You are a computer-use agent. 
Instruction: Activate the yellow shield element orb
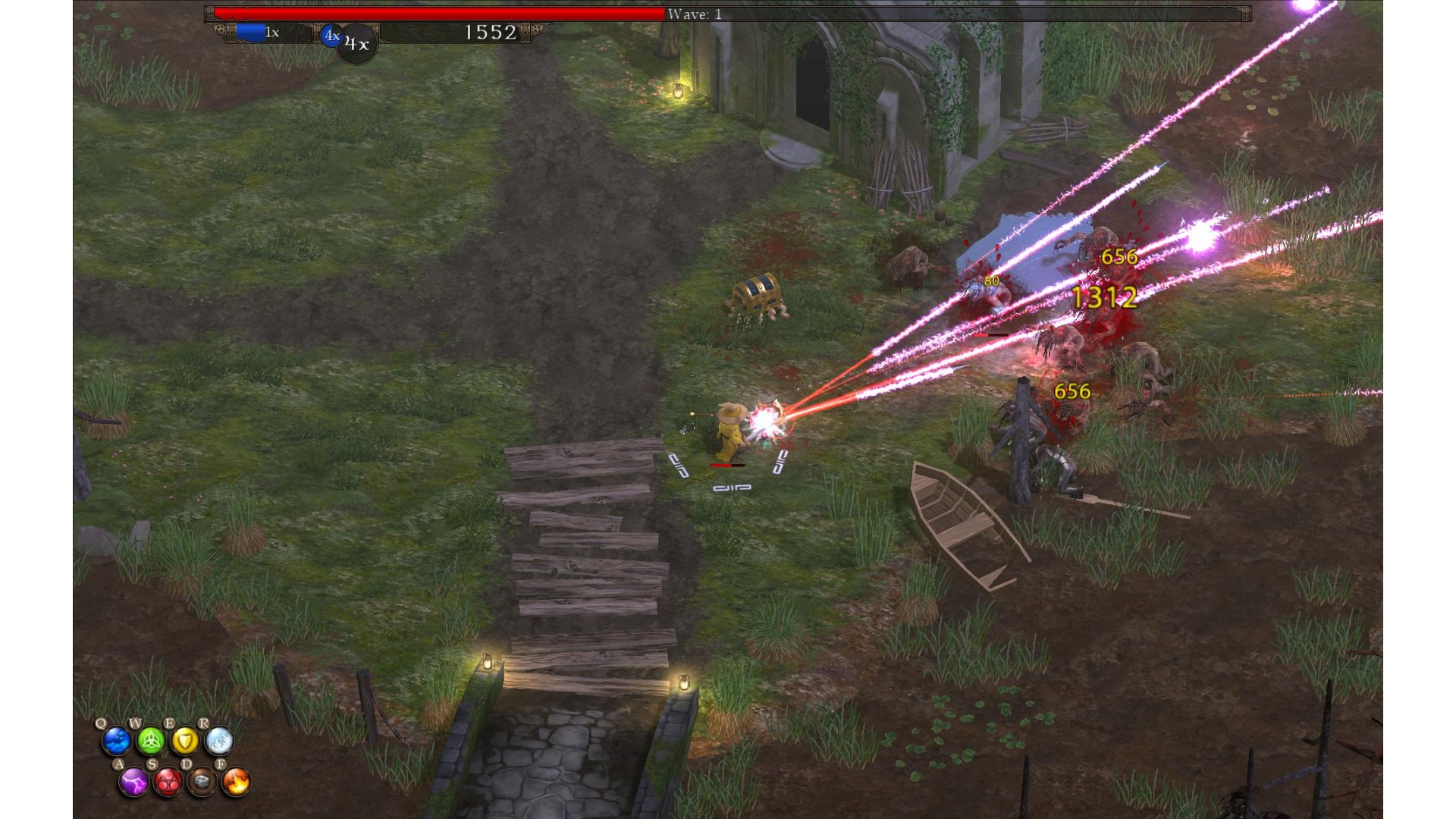coord(184,741)
